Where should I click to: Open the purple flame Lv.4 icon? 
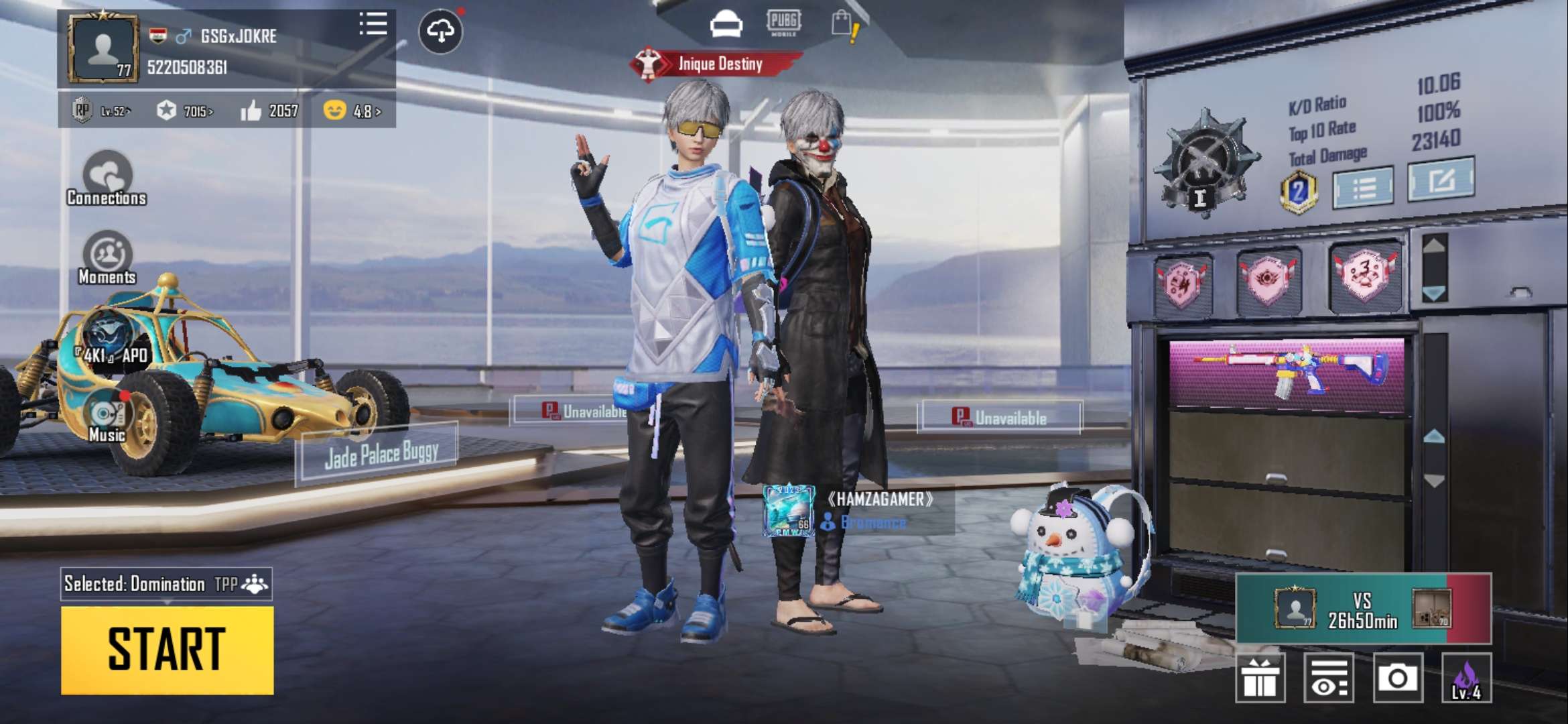(1466, 678)
